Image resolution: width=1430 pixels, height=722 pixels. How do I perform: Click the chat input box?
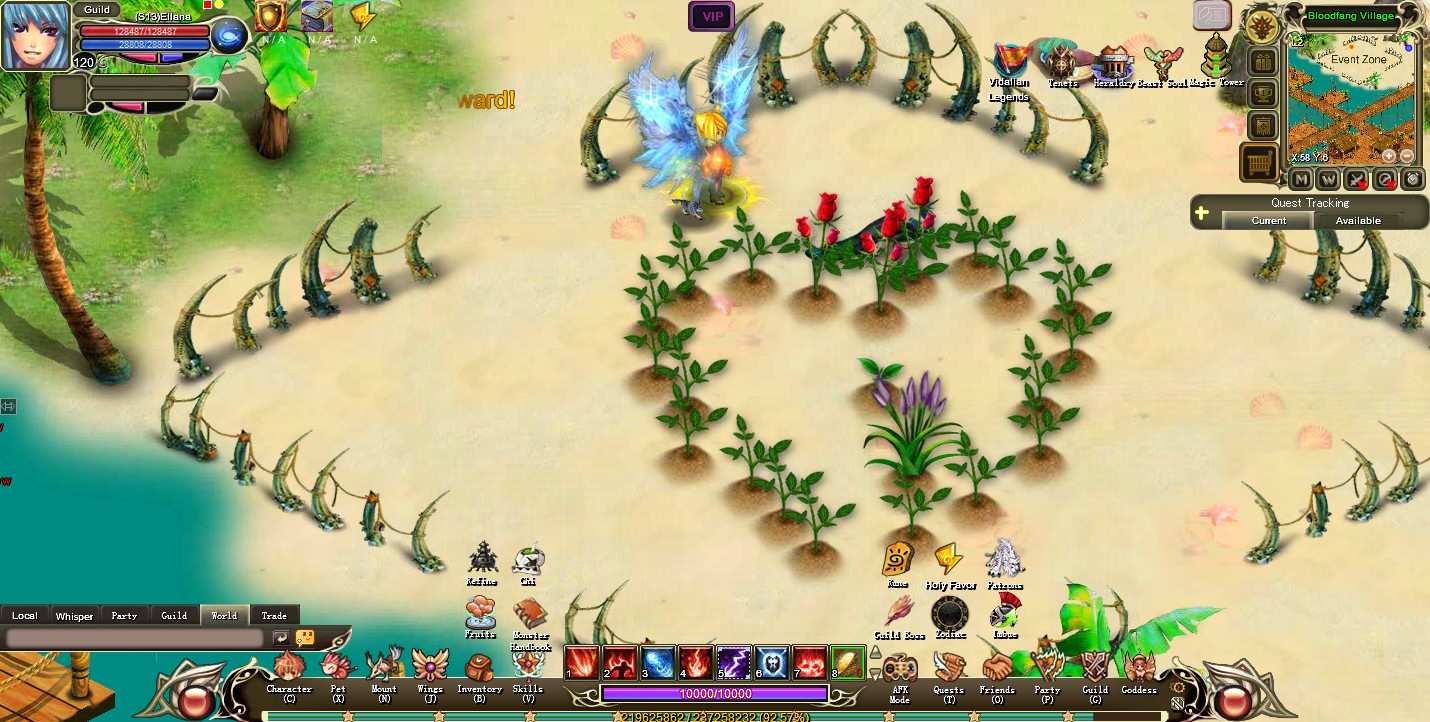pyautogui.click(x=135, y=637)
